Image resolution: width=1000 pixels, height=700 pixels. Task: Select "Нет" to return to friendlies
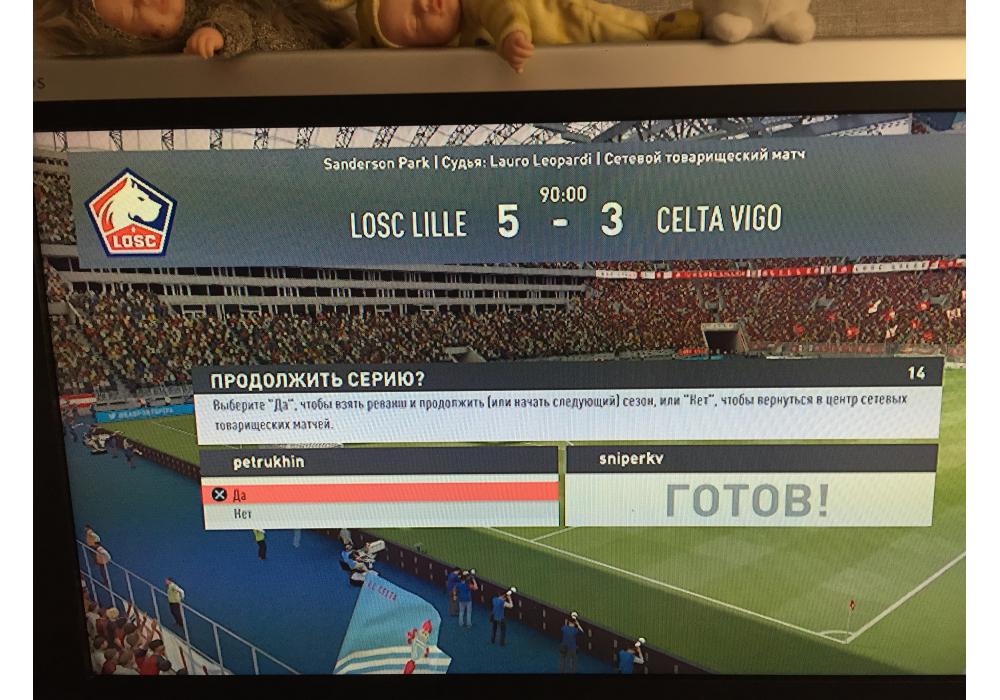(380, 514)
